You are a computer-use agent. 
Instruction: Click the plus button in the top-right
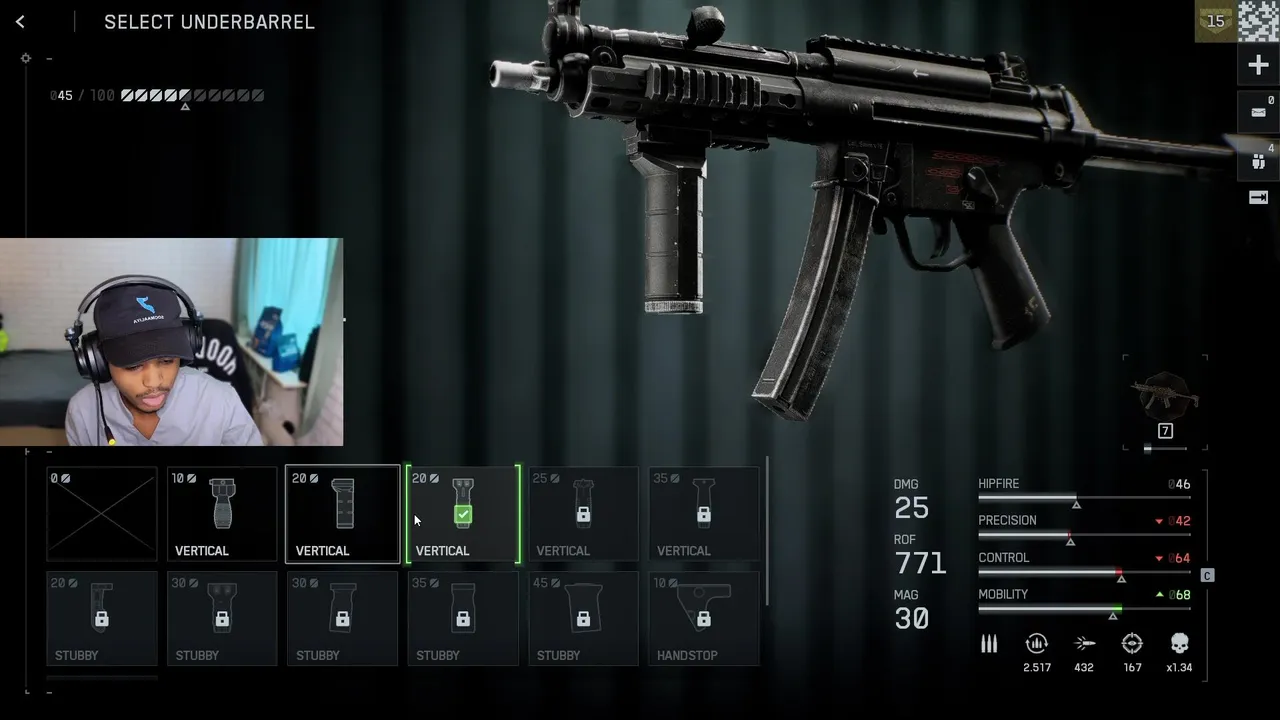[1258, 66]
